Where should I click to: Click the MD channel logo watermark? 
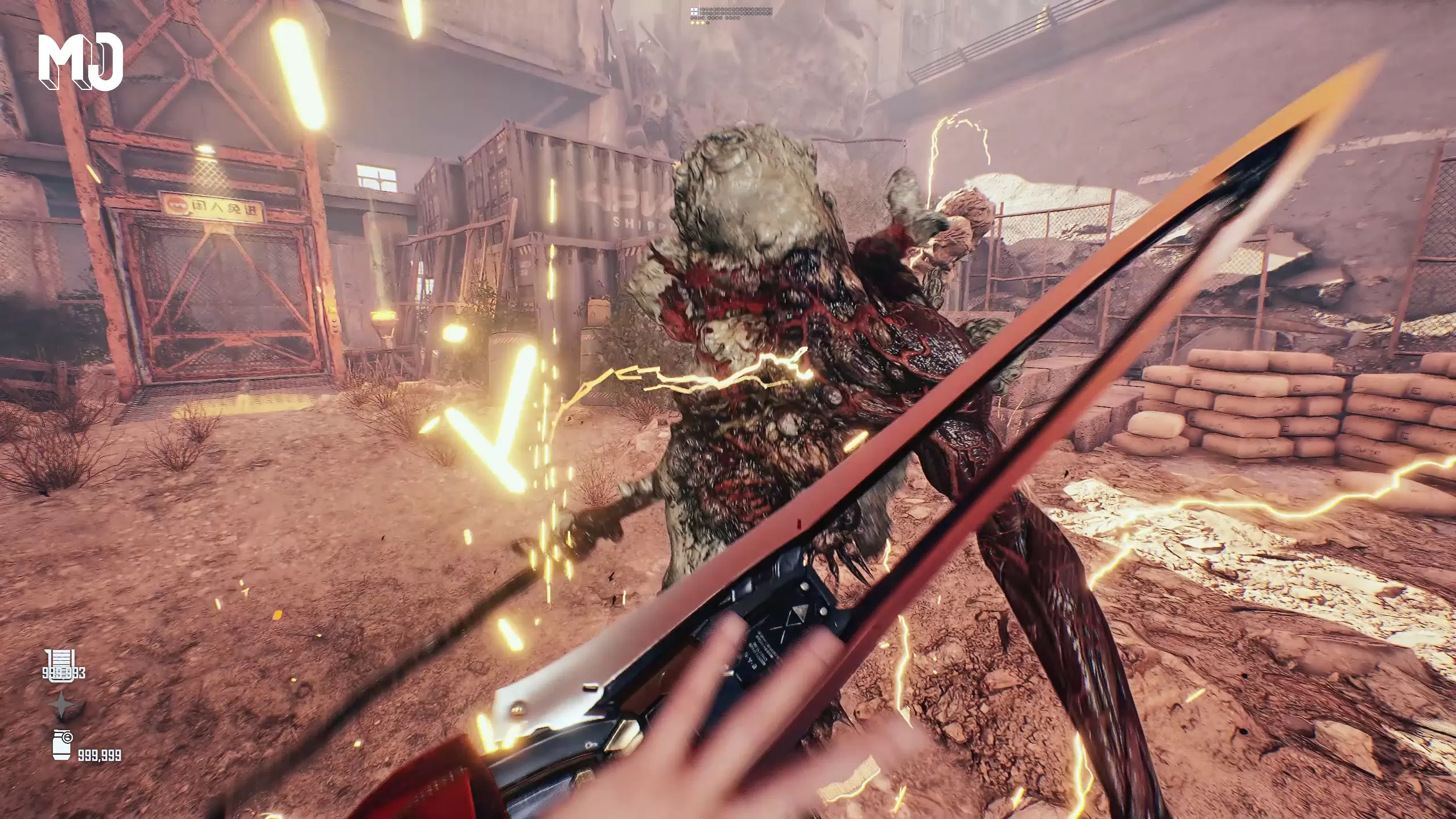[x=81, y=61]
